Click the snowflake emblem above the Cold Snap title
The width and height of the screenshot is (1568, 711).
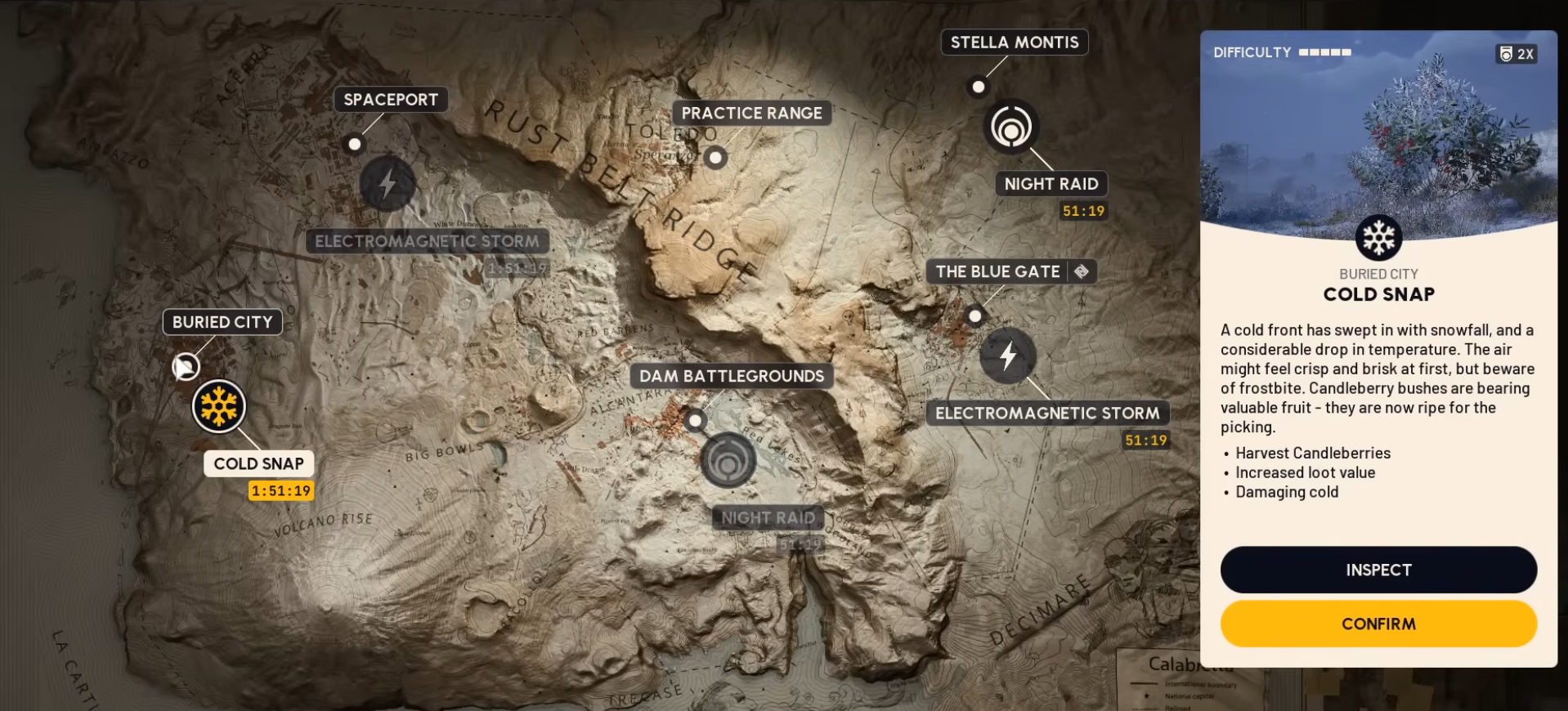point(1378,239)
